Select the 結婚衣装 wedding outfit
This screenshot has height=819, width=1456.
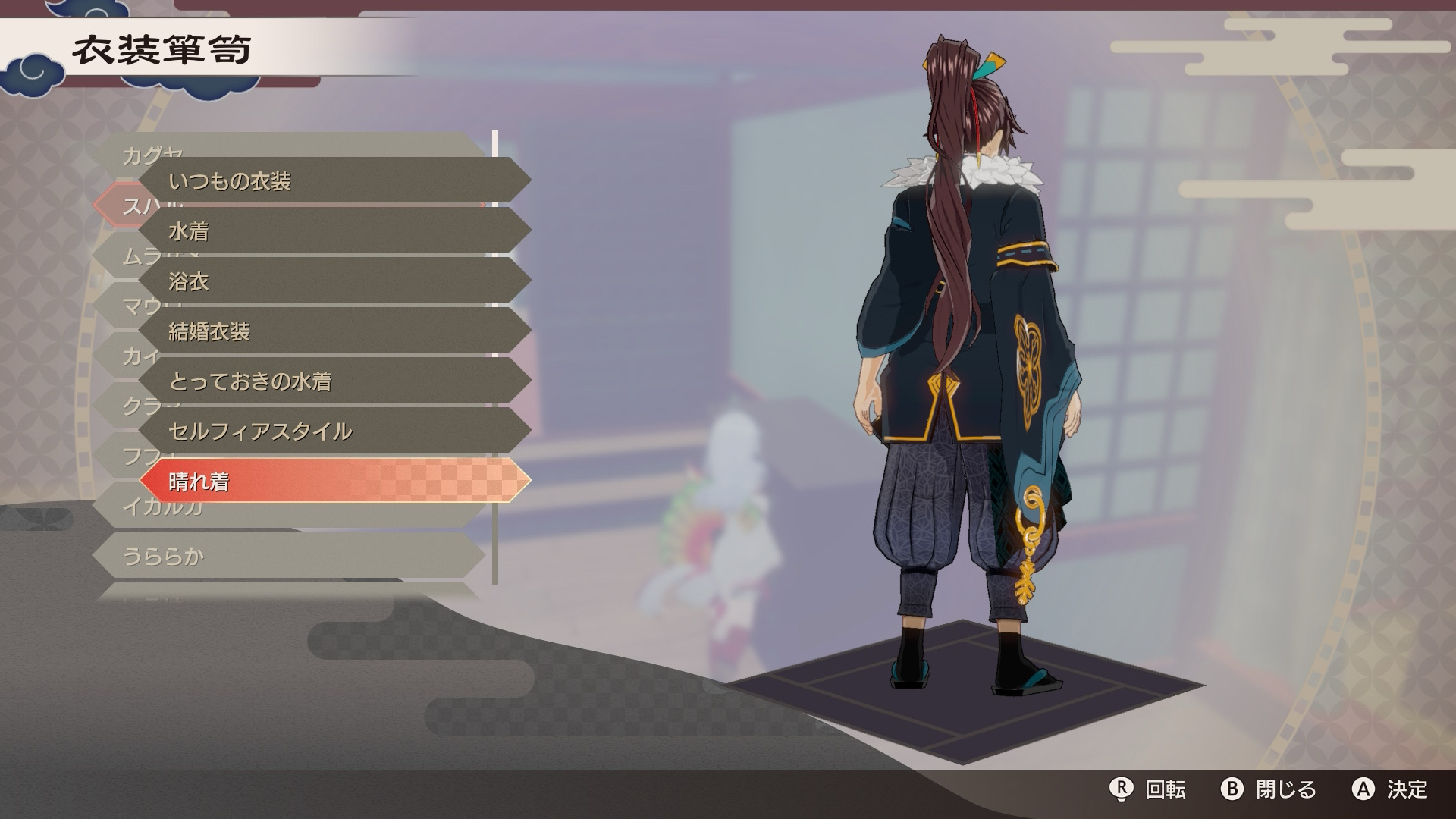click(x=334, y=331)
